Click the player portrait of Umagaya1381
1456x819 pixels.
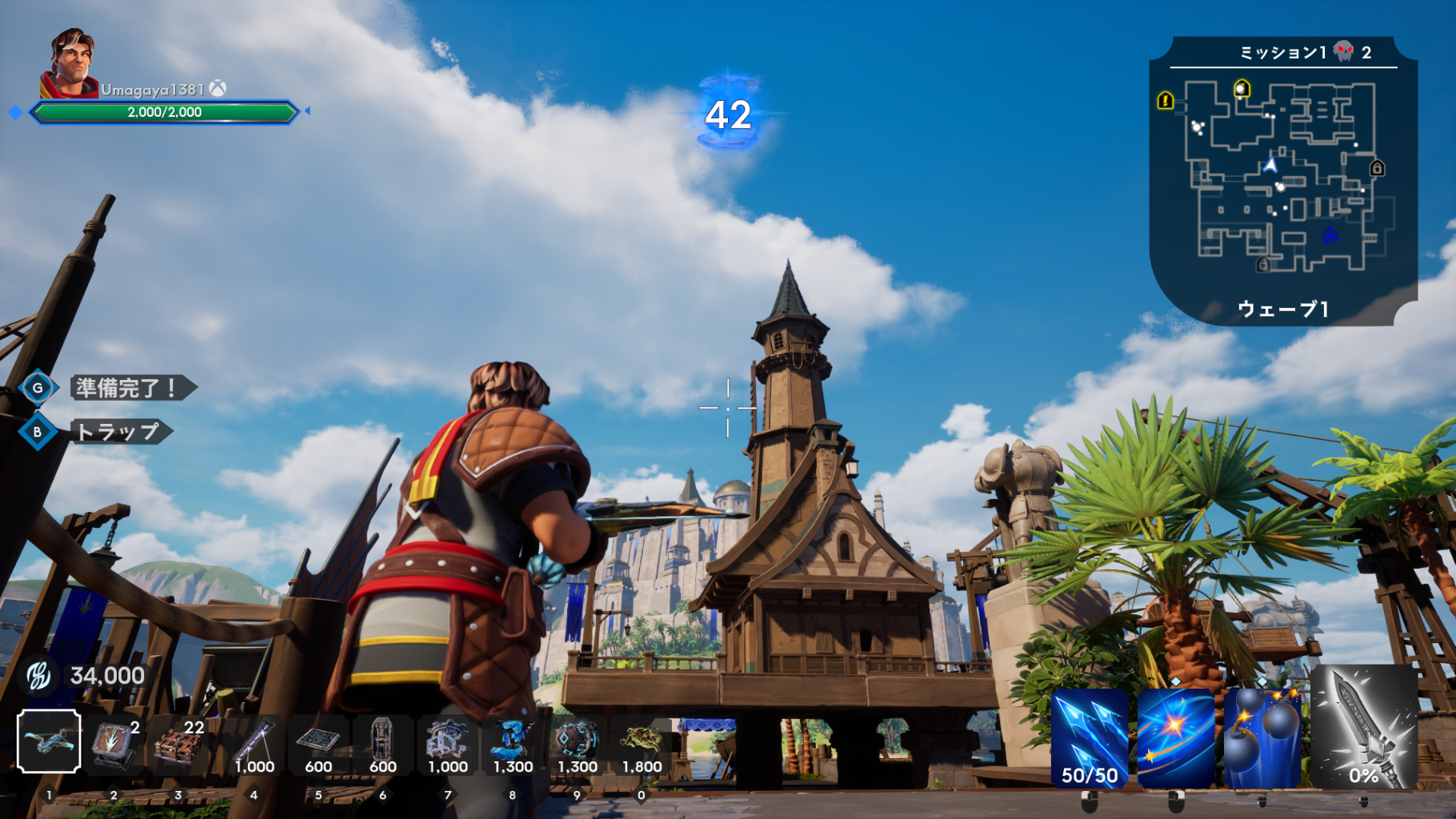70,64
